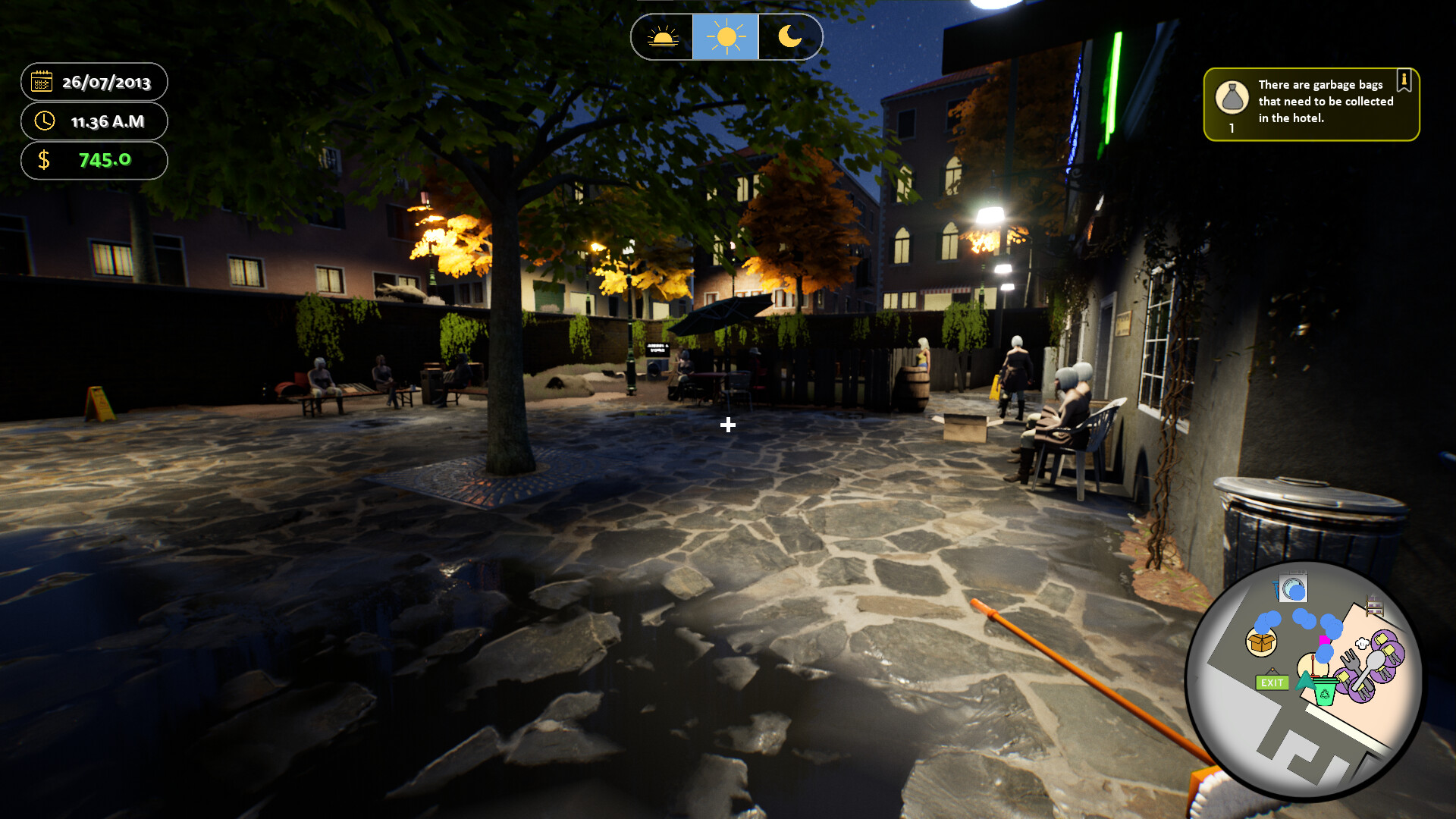Enable the sunrise time-of-day option
Image resolution: width=1456 pixels, height=819 pixels.
coord(661,36)
